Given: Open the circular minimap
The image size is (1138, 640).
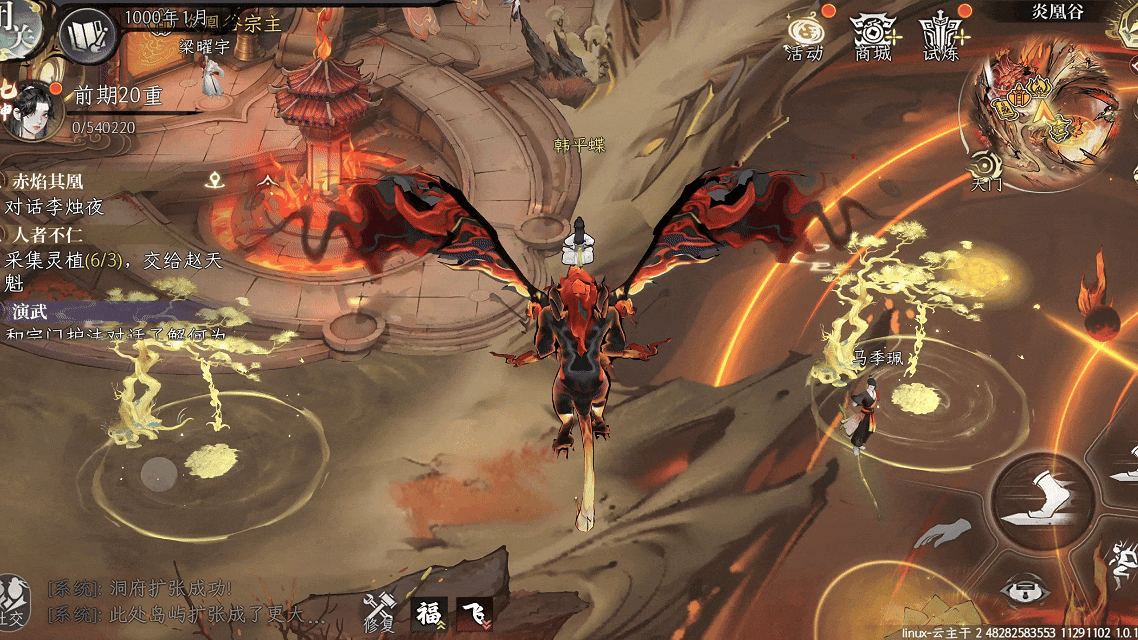Looking at the screenshot, I should (x=1046, y=109).
